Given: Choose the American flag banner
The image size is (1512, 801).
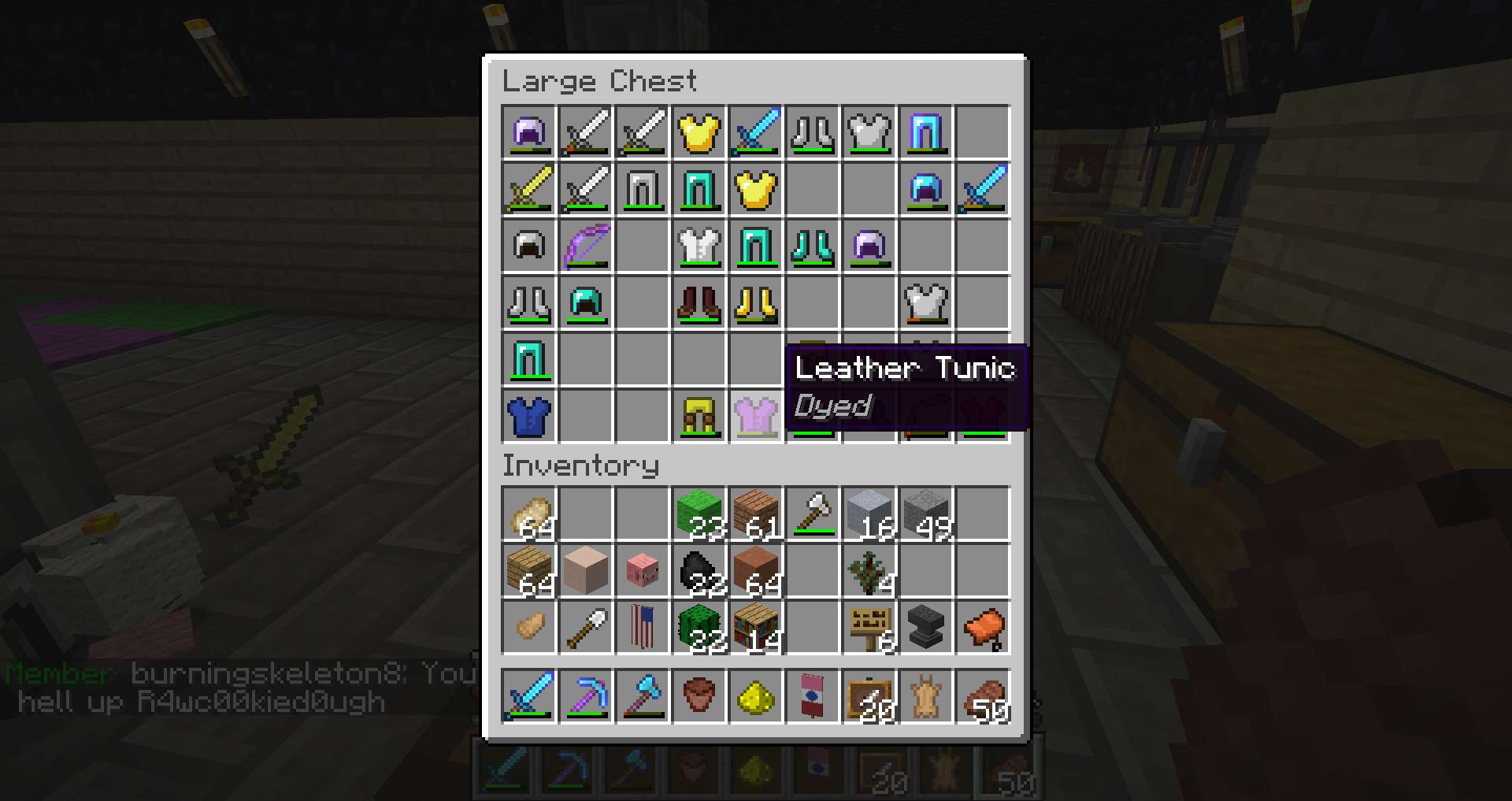Looking at the screenshot, I should point(643,629).
